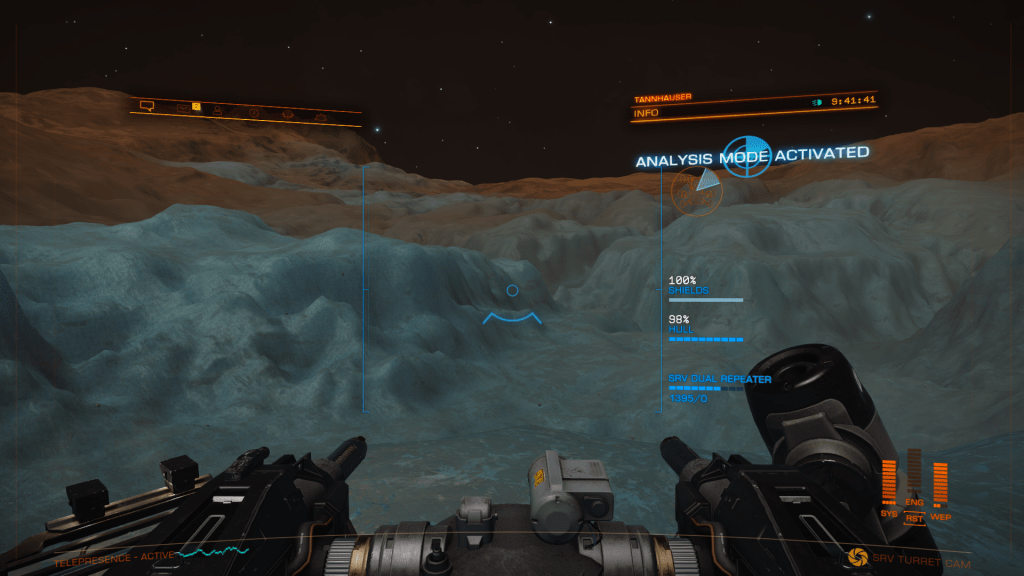
Task: Open the chat speech bubble tab
Action: [x=147, y=104]
